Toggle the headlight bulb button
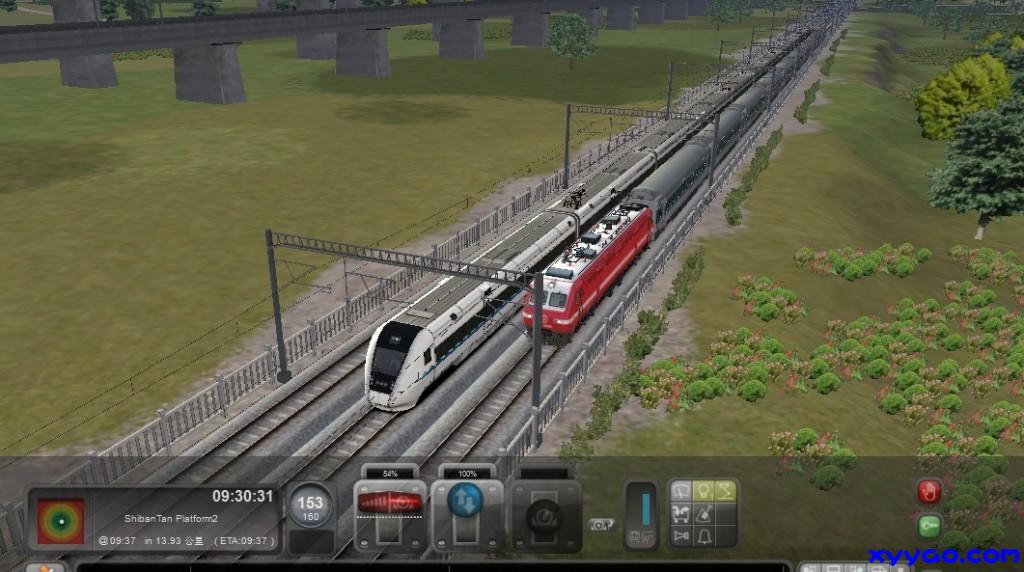The height and width of the screenshot is (572, 1024). click(703, 492)
